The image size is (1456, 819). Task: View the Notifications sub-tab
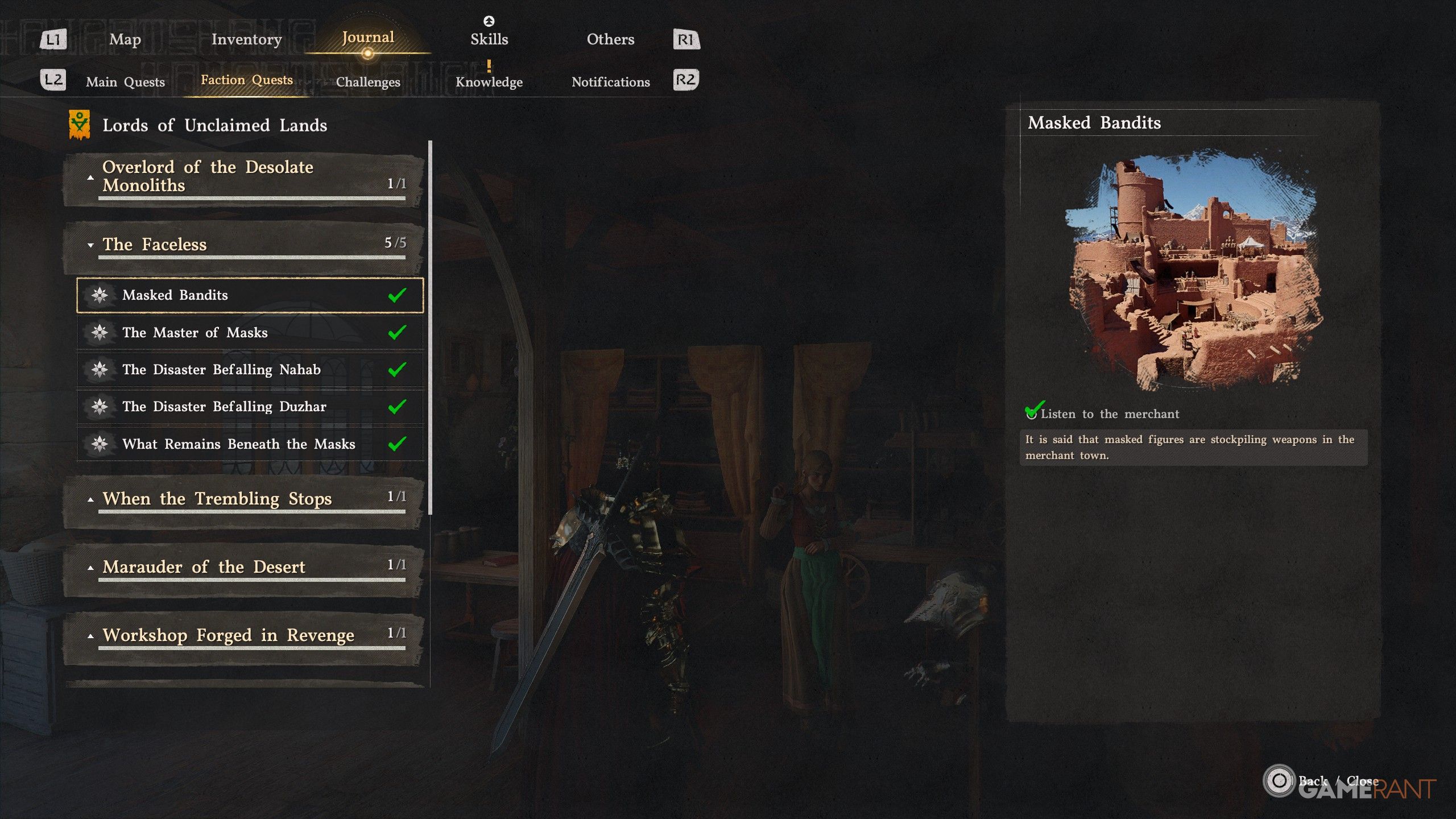click(x=610, y=82)
